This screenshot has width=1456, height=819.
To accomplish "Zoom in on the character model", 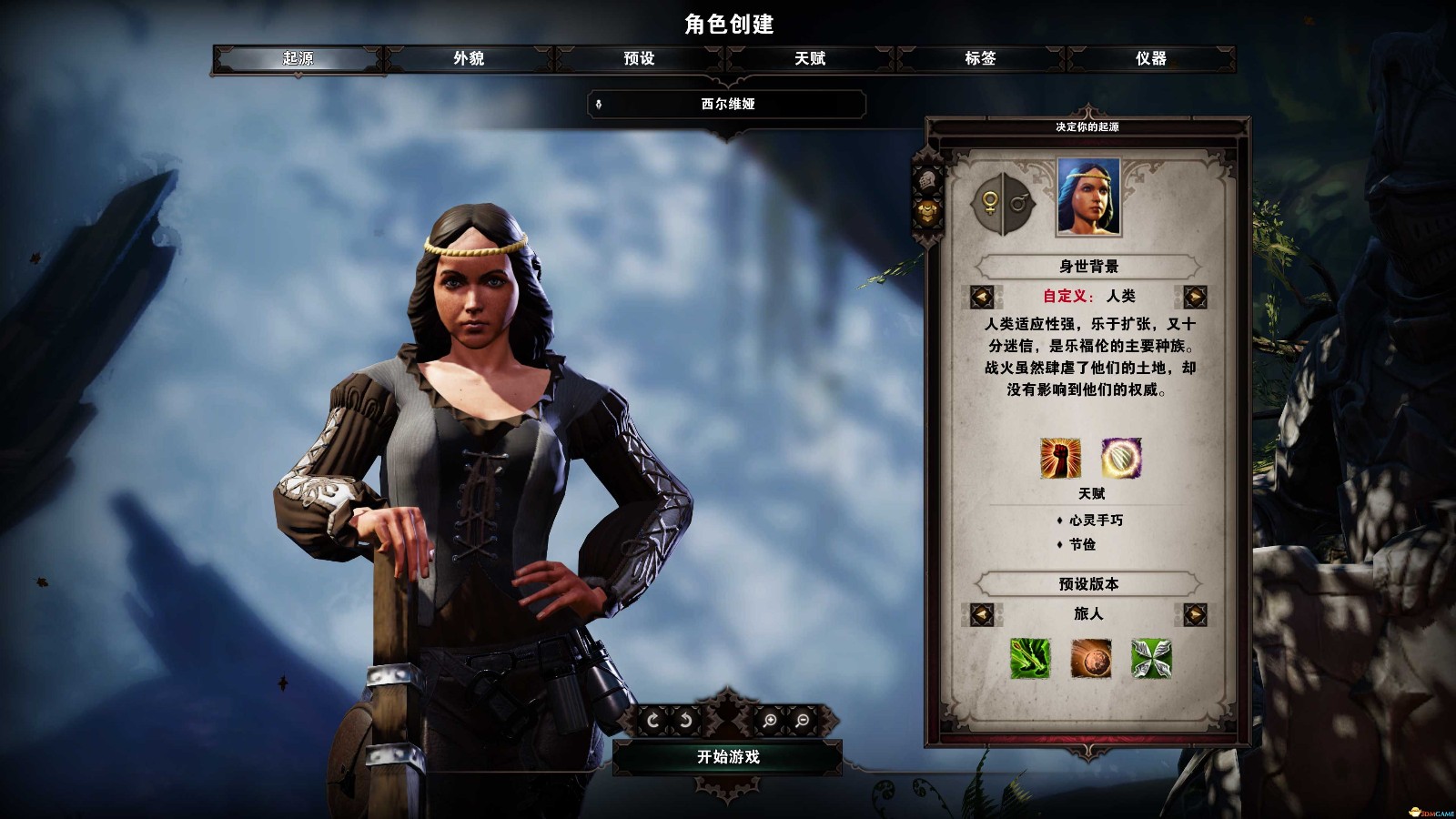I will point(770,721).
